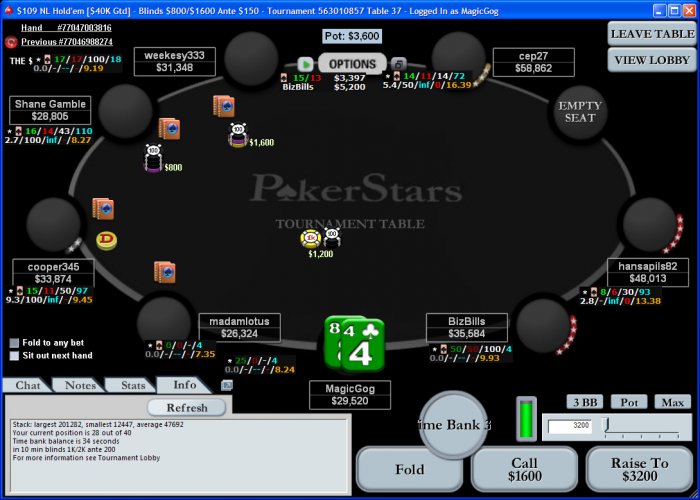This screenshot has height=500, width=700.
Task: Activate the Time Bank button
Action: 453,424
